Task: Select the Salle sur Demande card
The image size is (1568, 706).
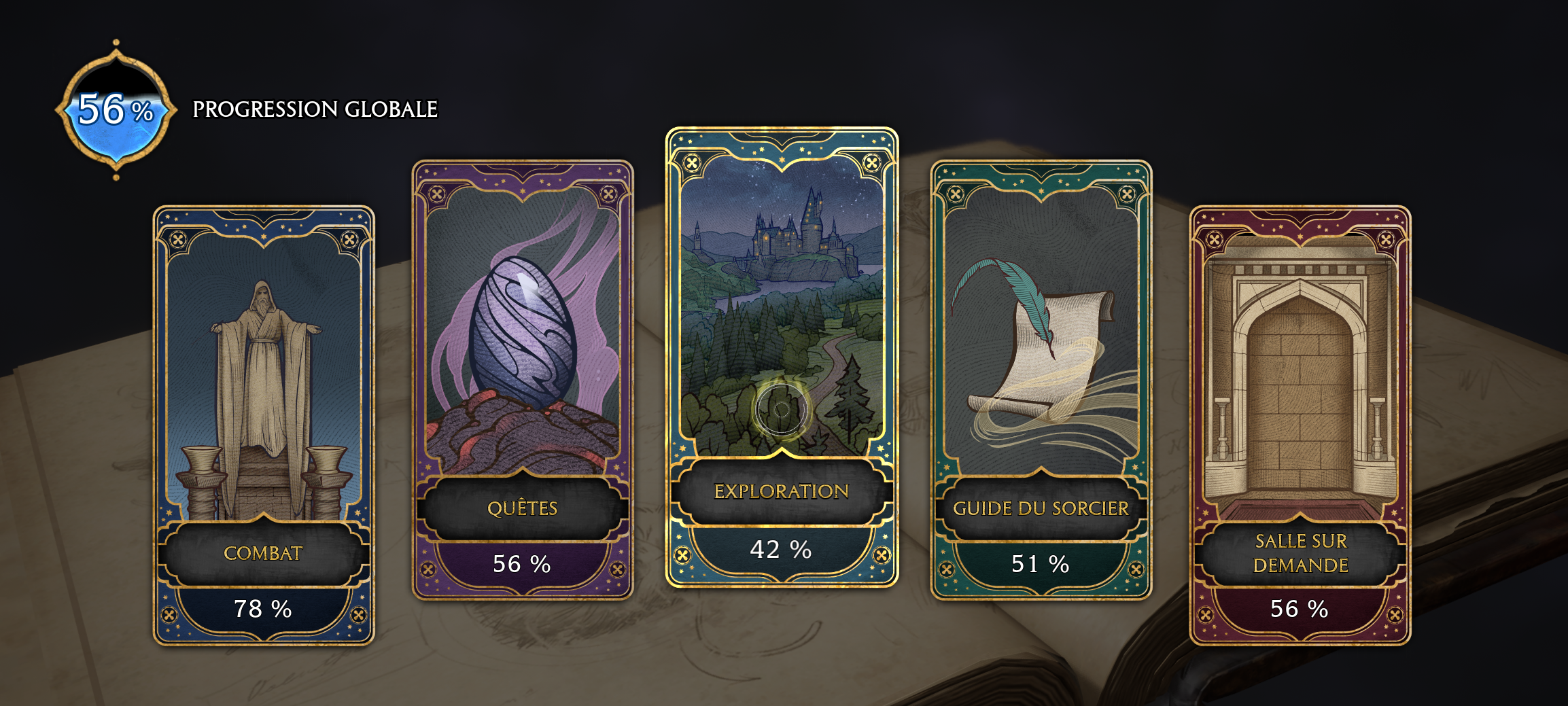Action: click(x=1300, y=425)
